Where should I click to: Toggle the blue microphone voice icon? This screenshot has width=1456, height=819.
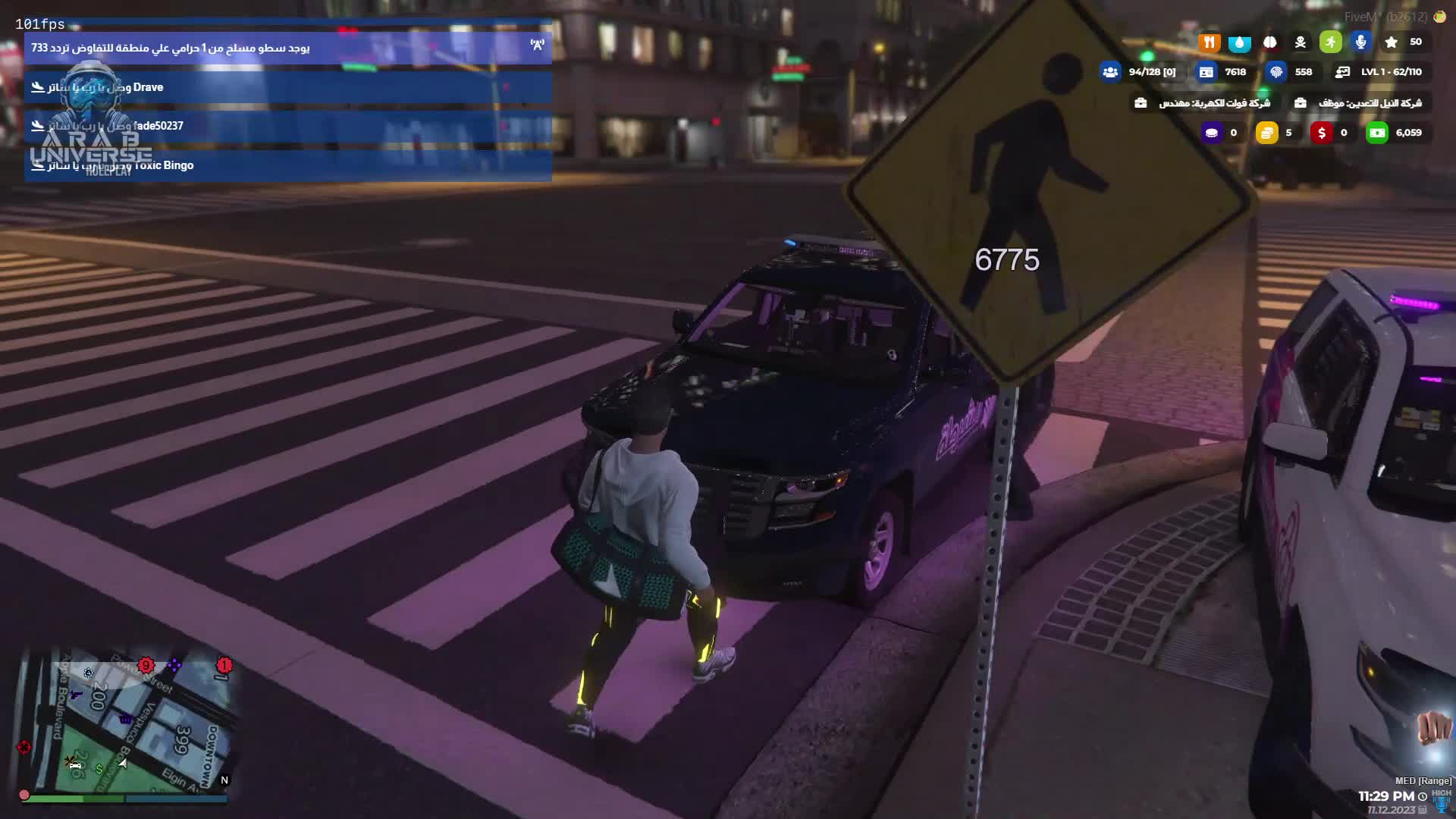[x=1361, y=42]
